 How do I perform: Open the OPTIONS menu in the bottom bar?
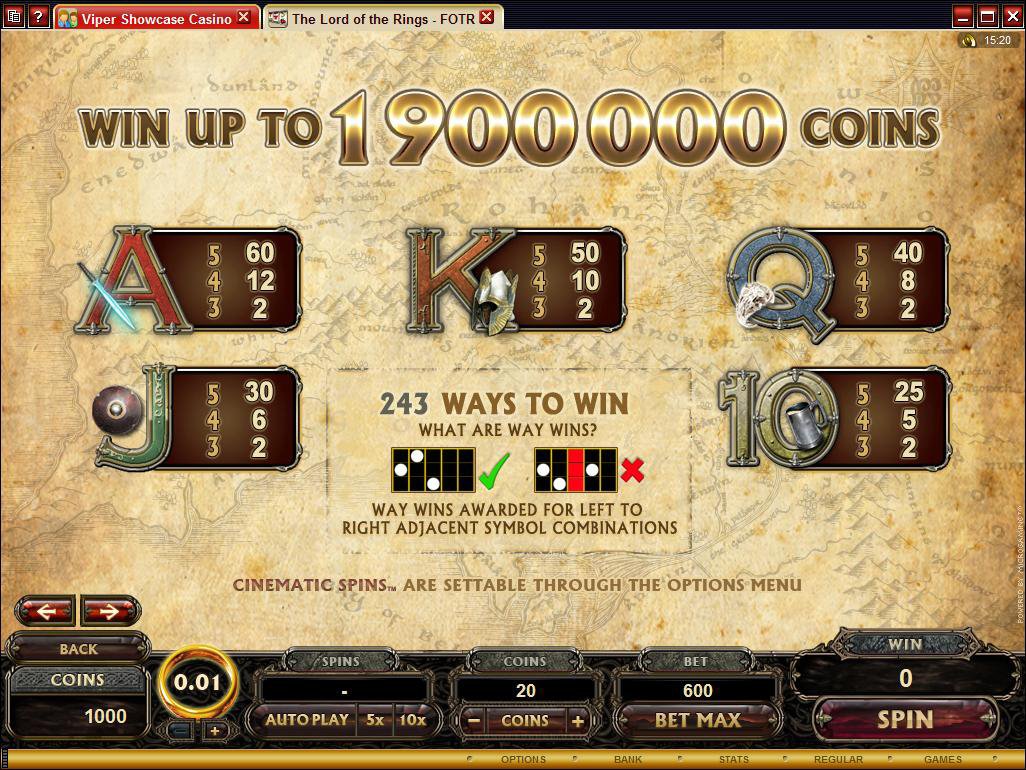click(523, 760)
